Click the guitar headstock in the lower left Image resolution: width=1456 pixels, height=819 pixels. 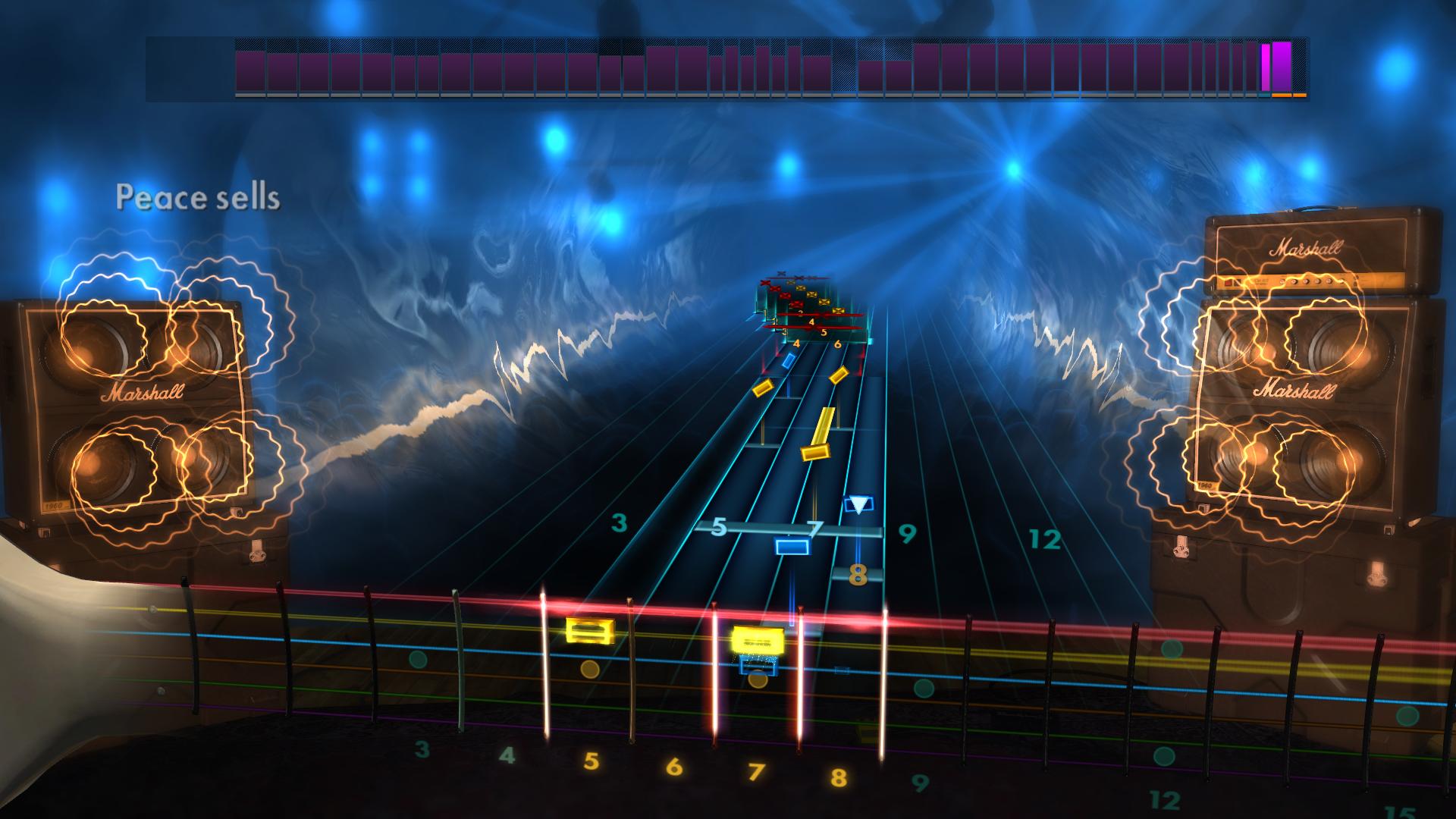point(45,667)
